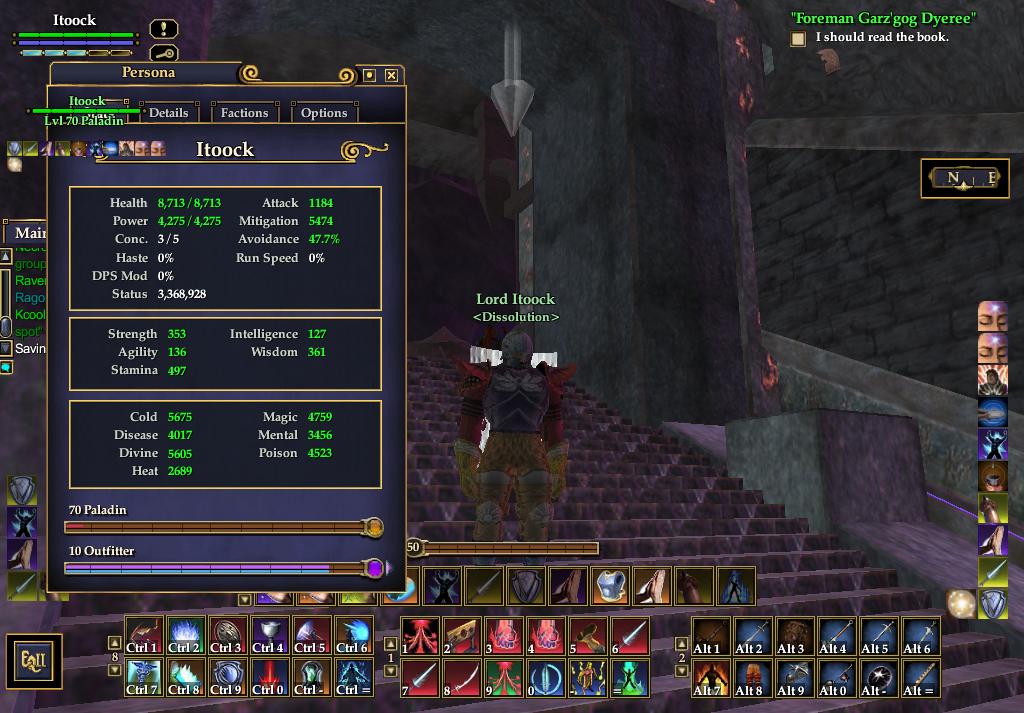The image size is (1024, 713).
Task: Trigger the Ctrl 4 chalice ability
Action: coord(269,636)
